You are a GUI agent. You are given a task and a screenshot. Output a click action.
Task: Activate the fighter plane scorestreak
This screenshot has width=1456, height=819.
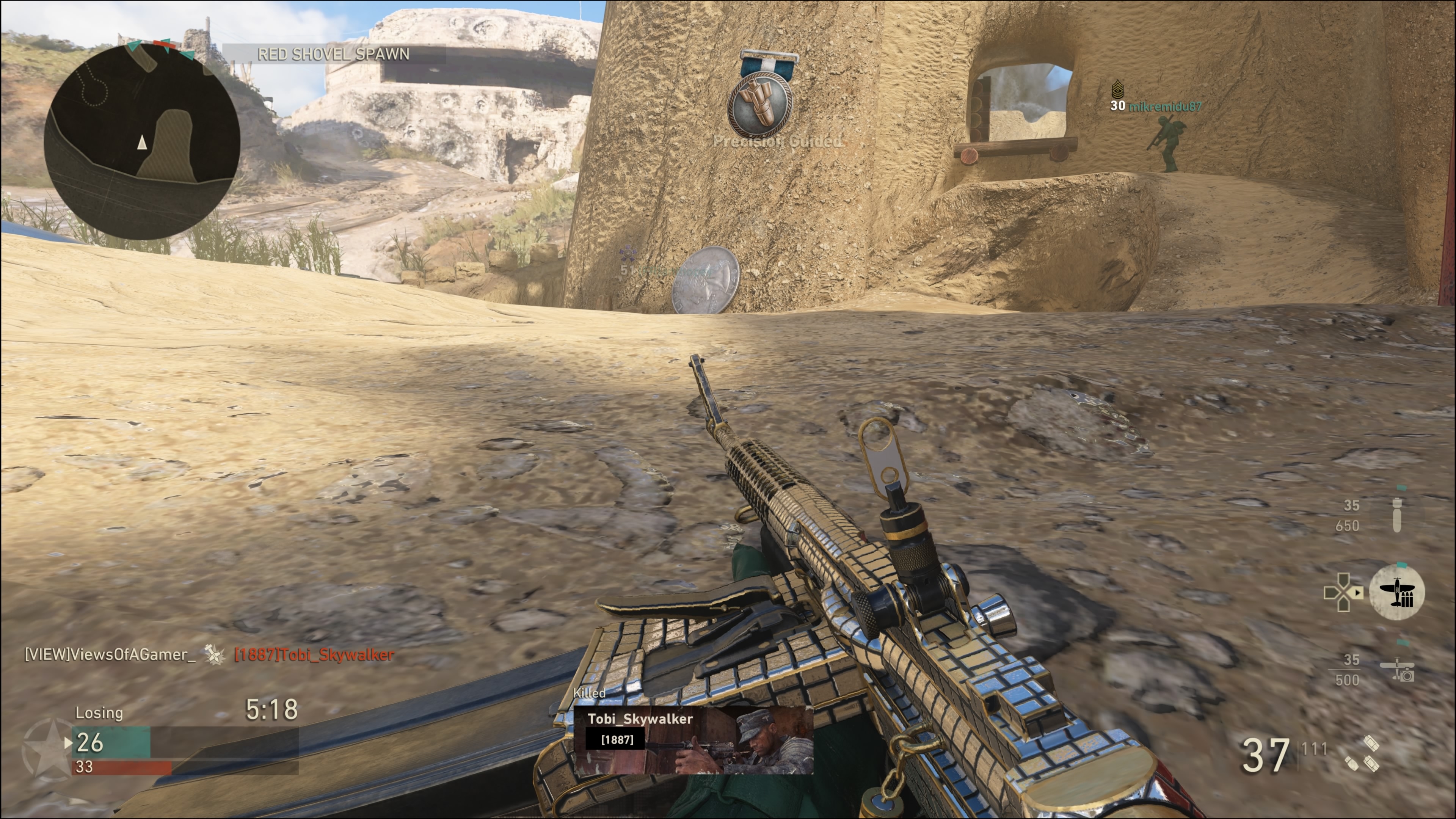pyautogui.click(x=1396, y=592)
